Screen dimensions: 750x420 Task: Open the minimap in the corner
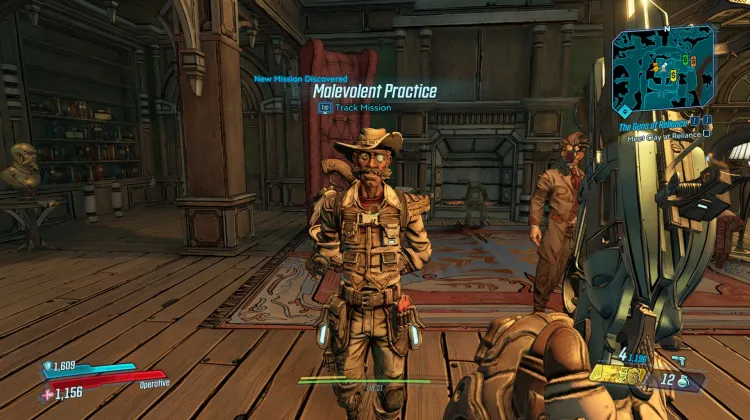point(663,68)
